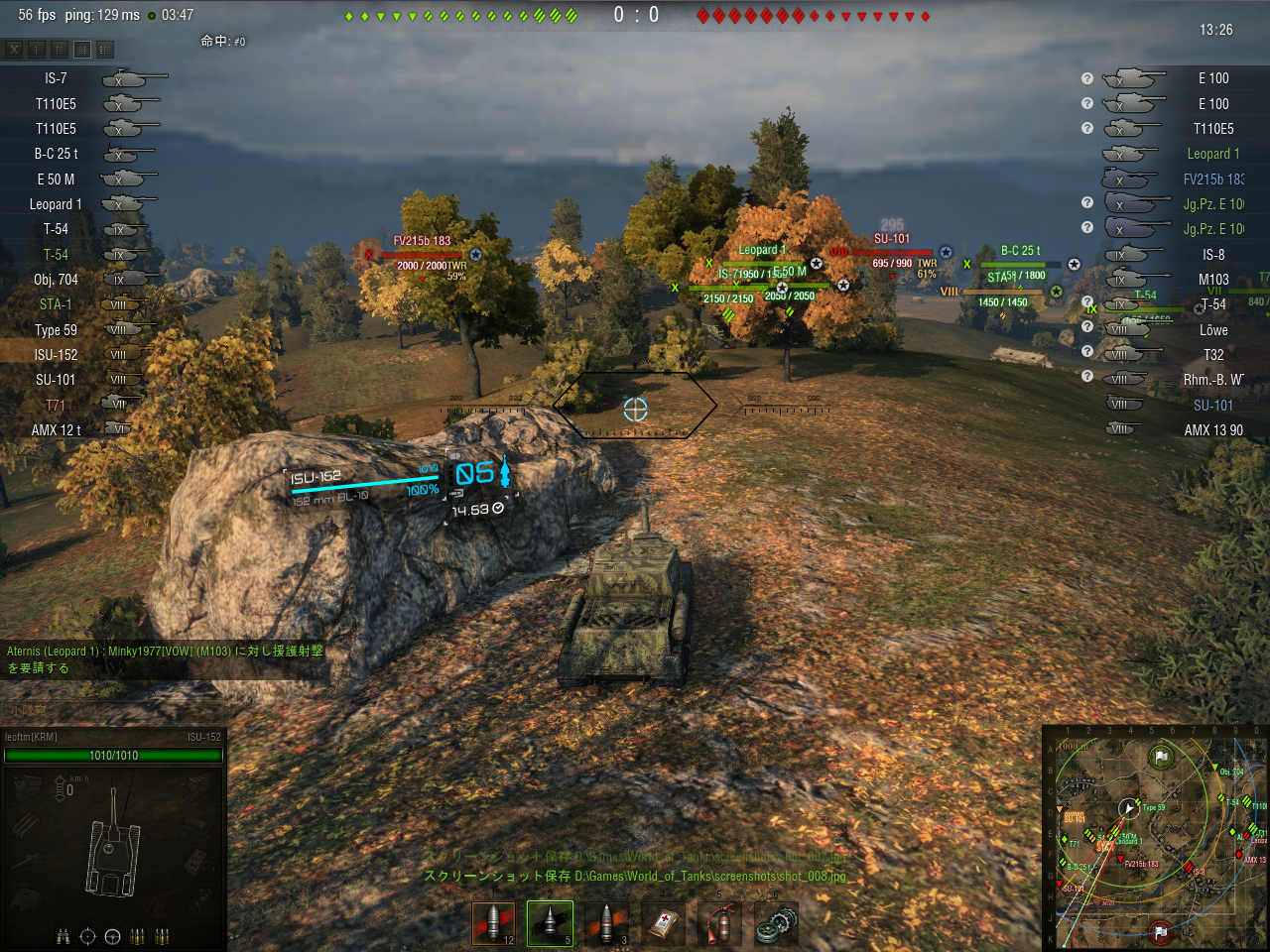This screenshot has width=1270, height=952.
Task: Switch player panel to the single-dotted-column mode
Action: coord(37,49)
